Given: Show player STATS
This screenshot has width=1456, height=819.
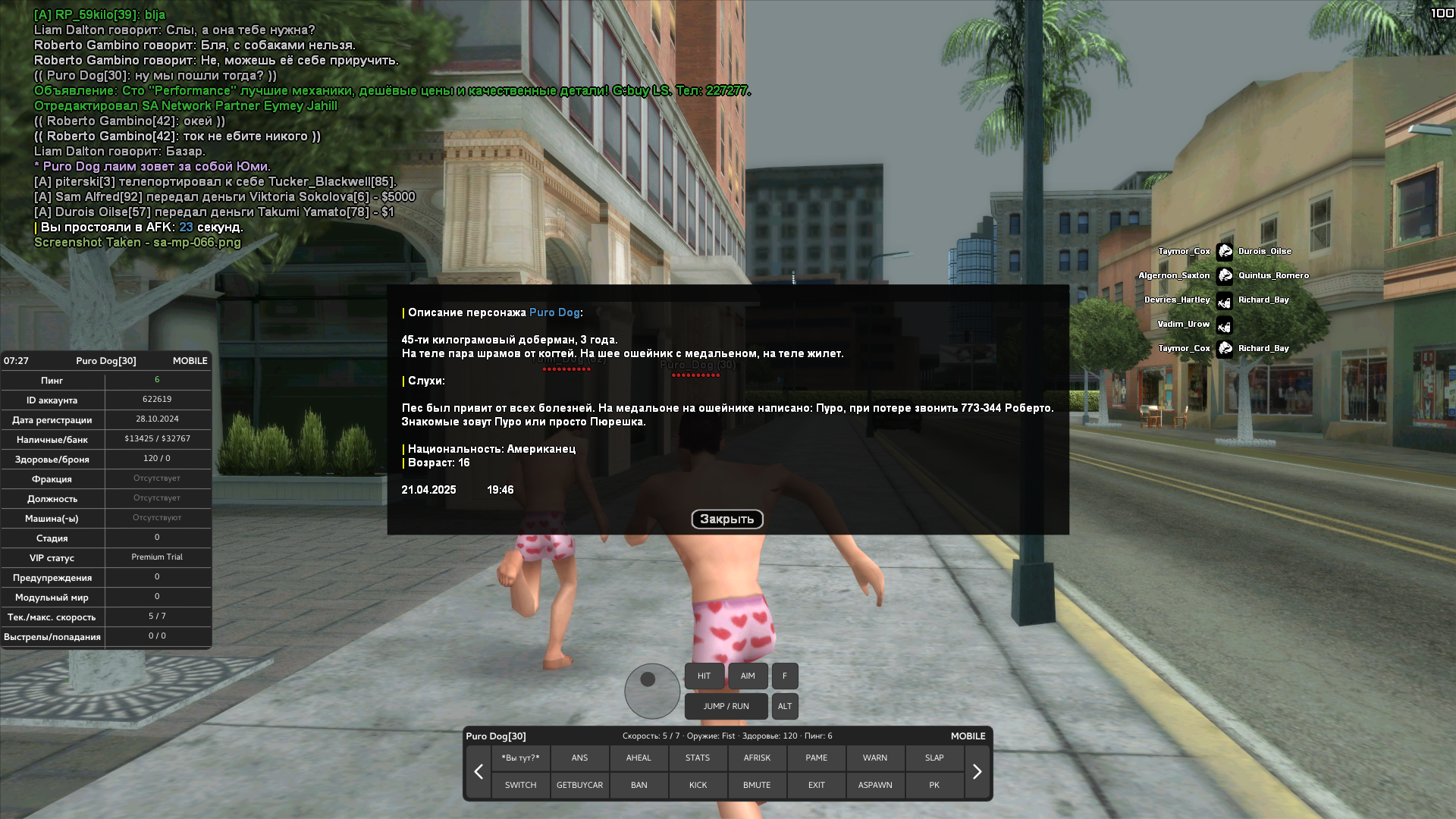Looking at the screenshot, I should (x=698, y=758).
